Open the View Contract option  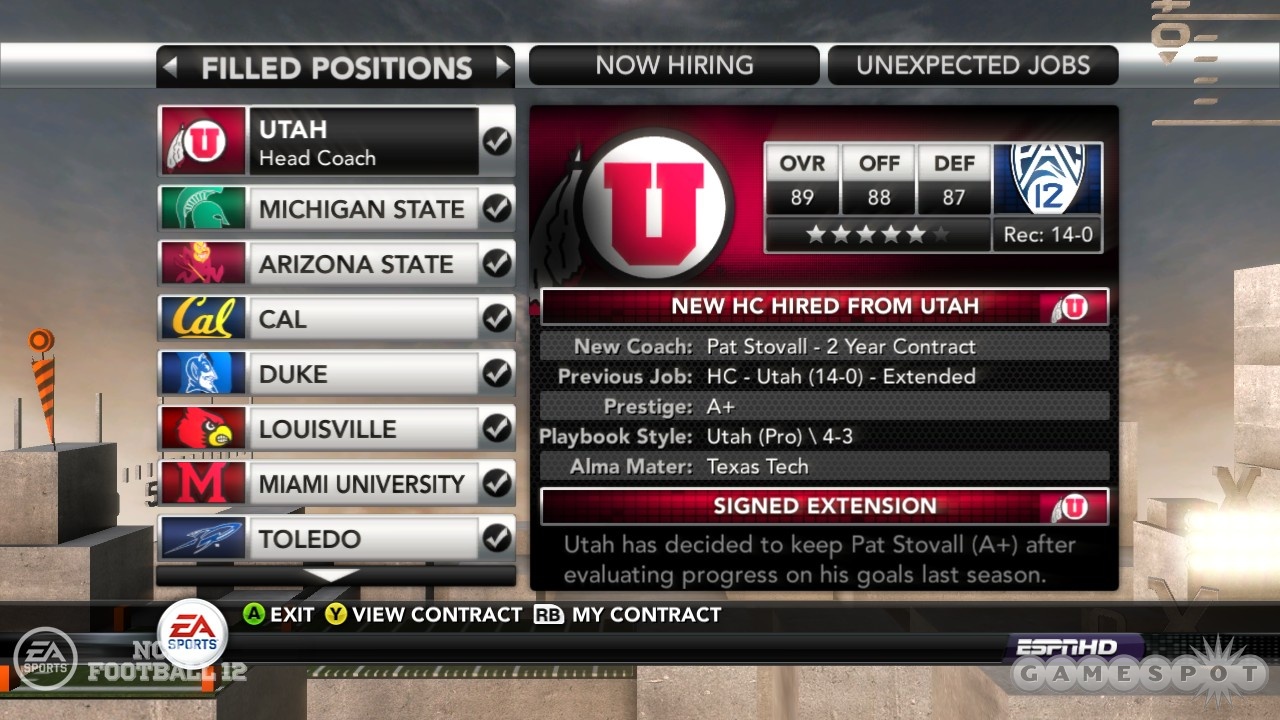tap(424, 615)
